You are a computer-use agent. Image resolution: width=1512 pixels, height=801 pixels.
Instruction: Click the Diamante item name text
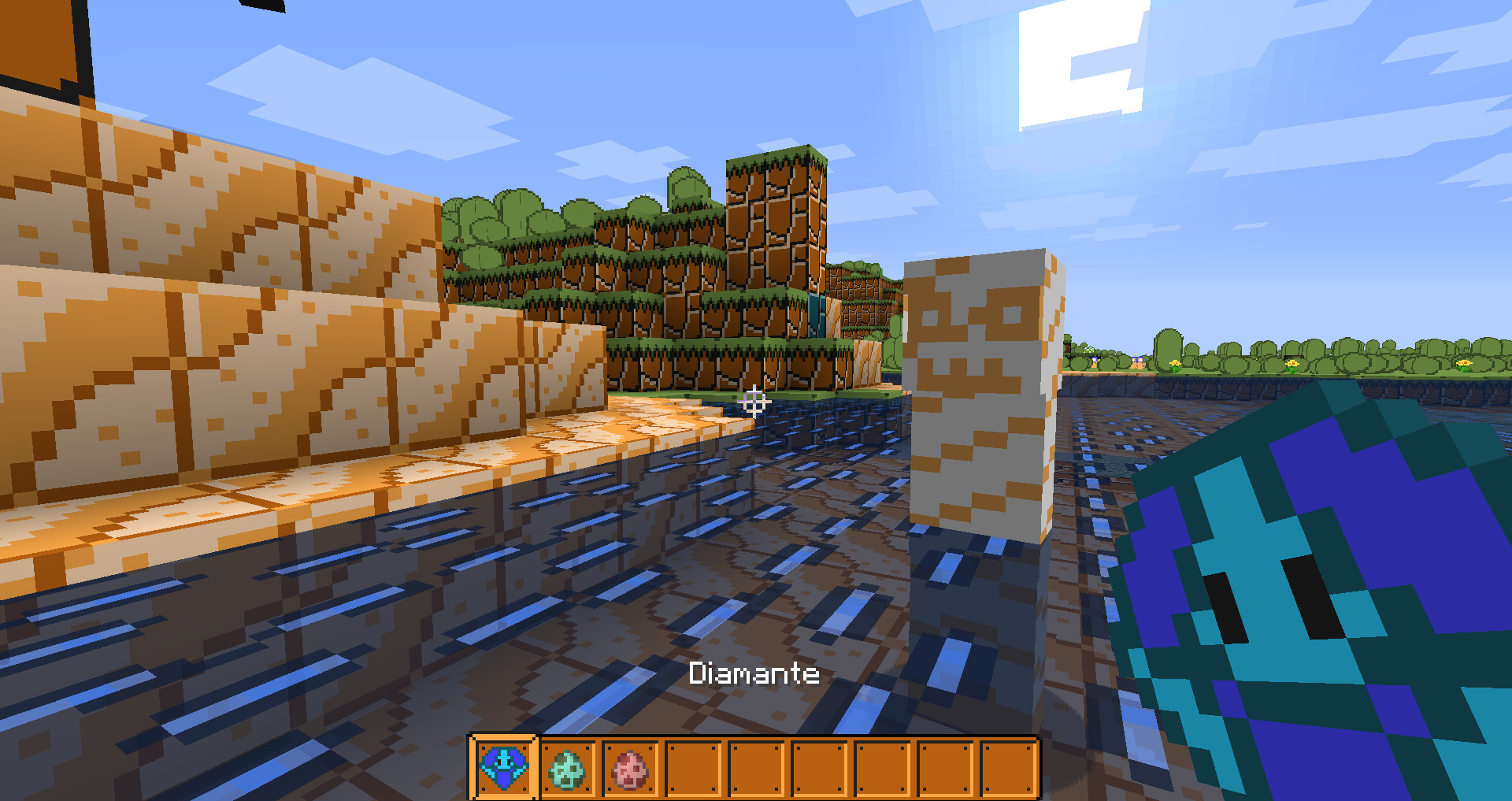pyautogui.click(x=754, y=674)
